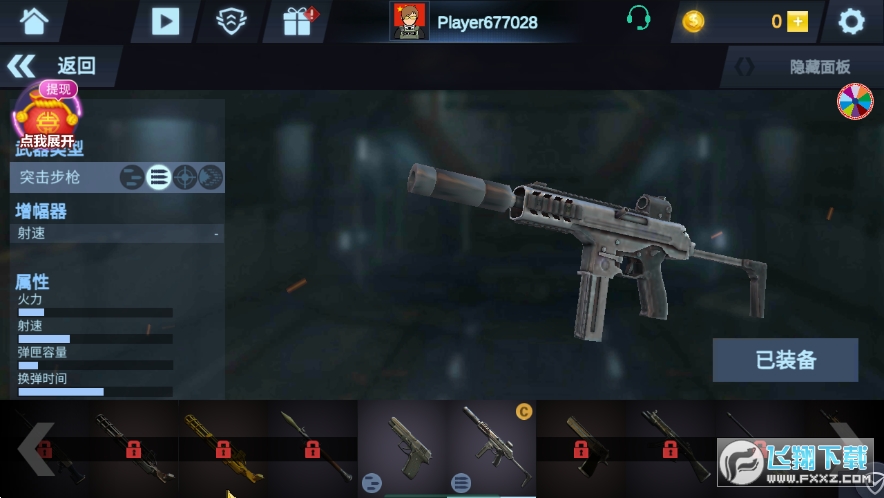Select the sniper crosshair weapon type

[x=184, y=178]
